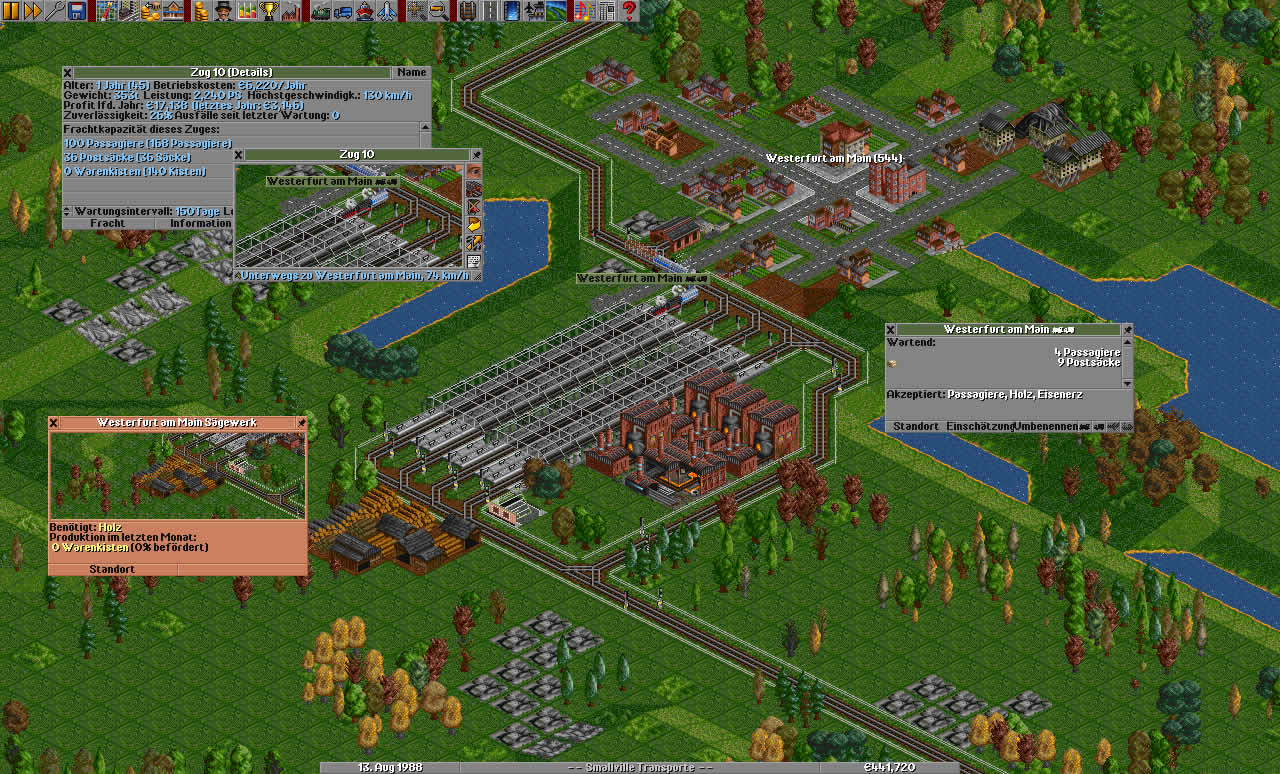
Task: Center main view on train with eye icon
Action: tap(474, 172)
